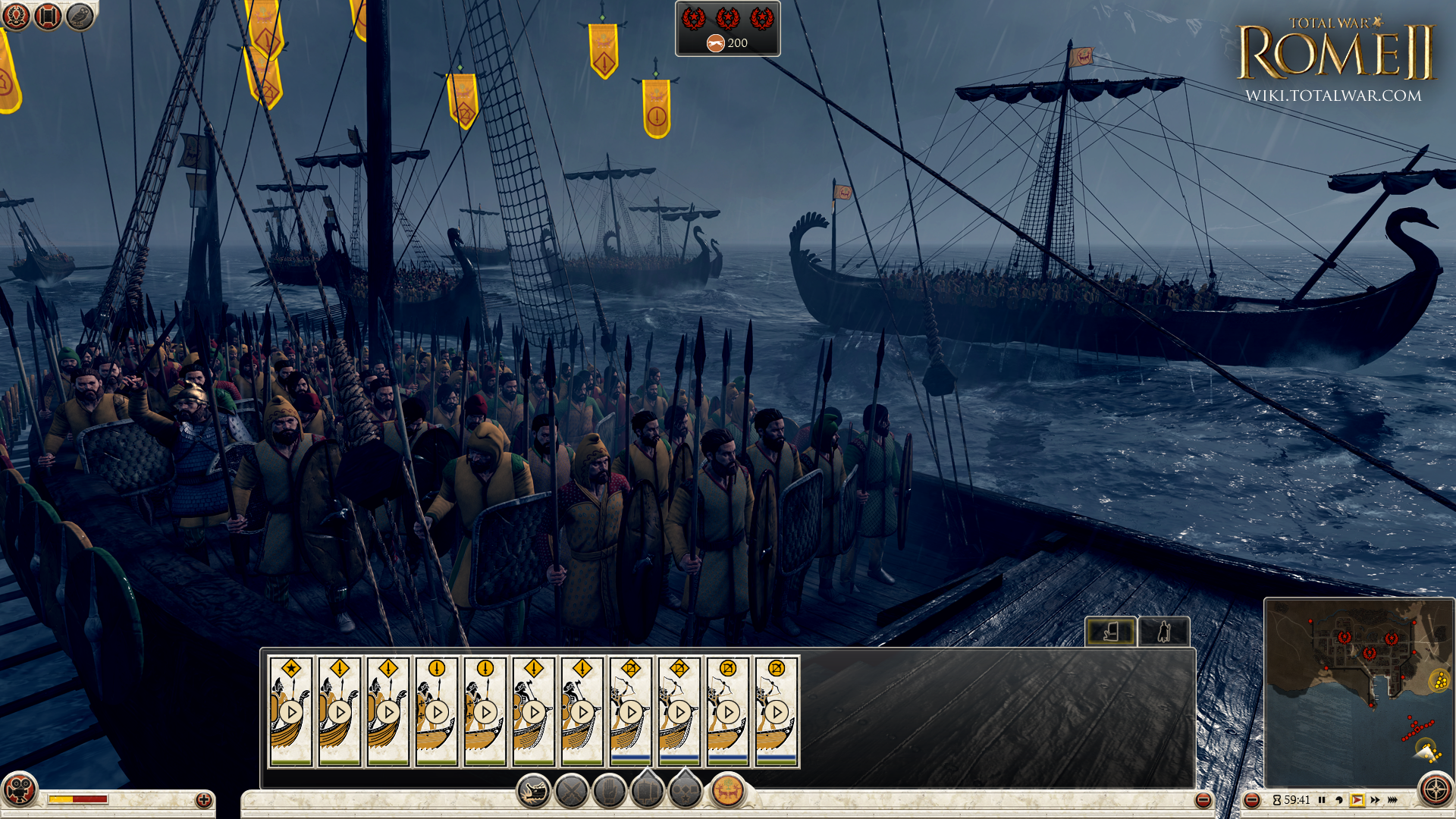
Task: Click the compass button by the minimap
Action: [1436, 790]
